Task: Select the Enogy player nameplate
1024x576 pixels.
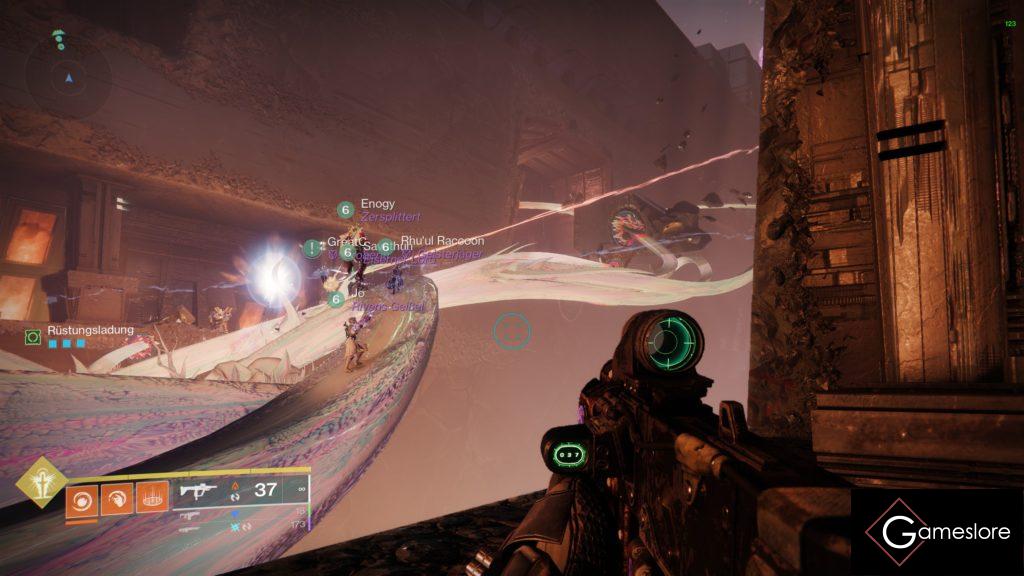Action: [377, 204]
